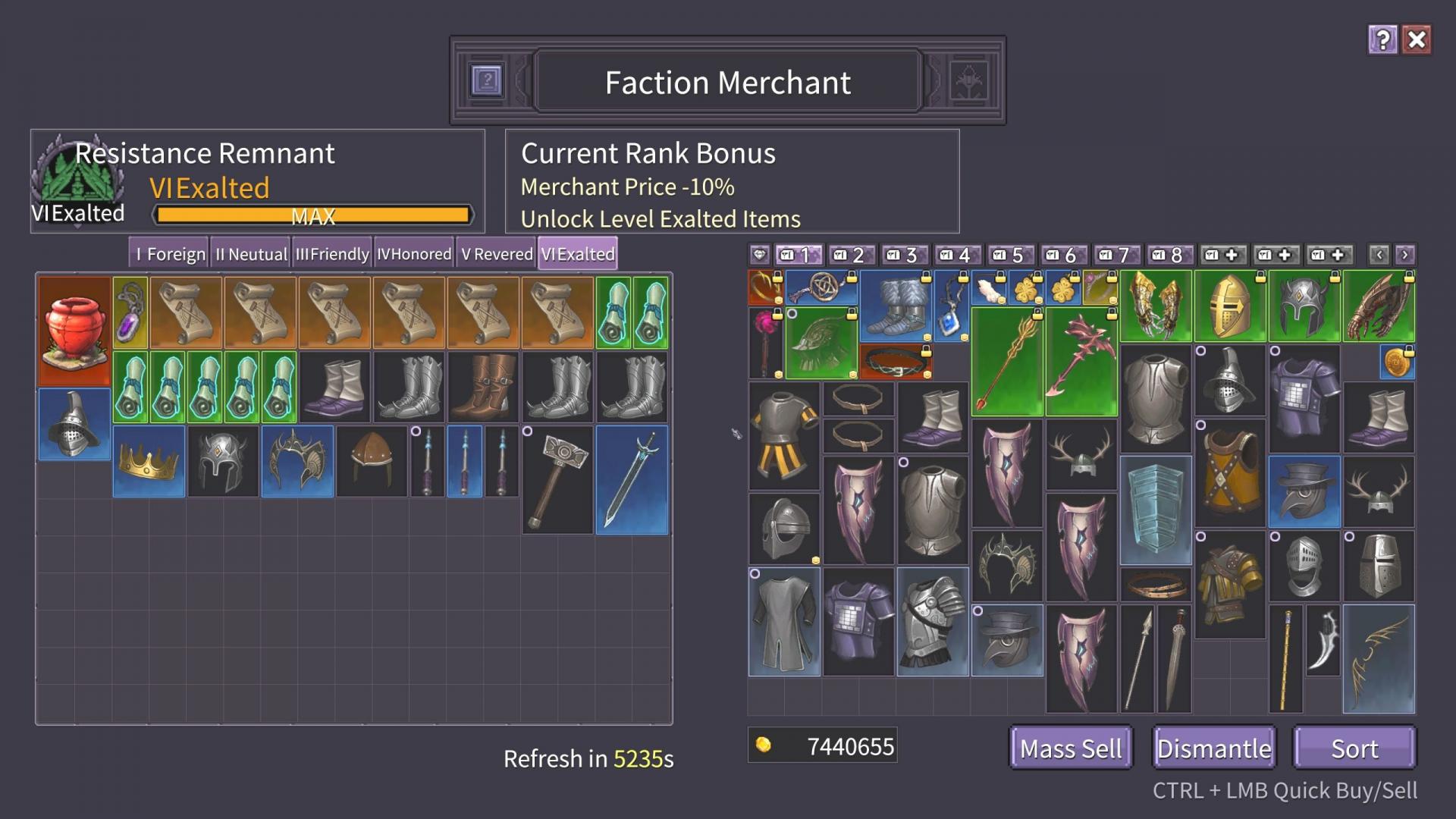Viewport: 1456px width, 819px height.
Task: Go to the next inventory tab page
Action: tap(1404, 255)
